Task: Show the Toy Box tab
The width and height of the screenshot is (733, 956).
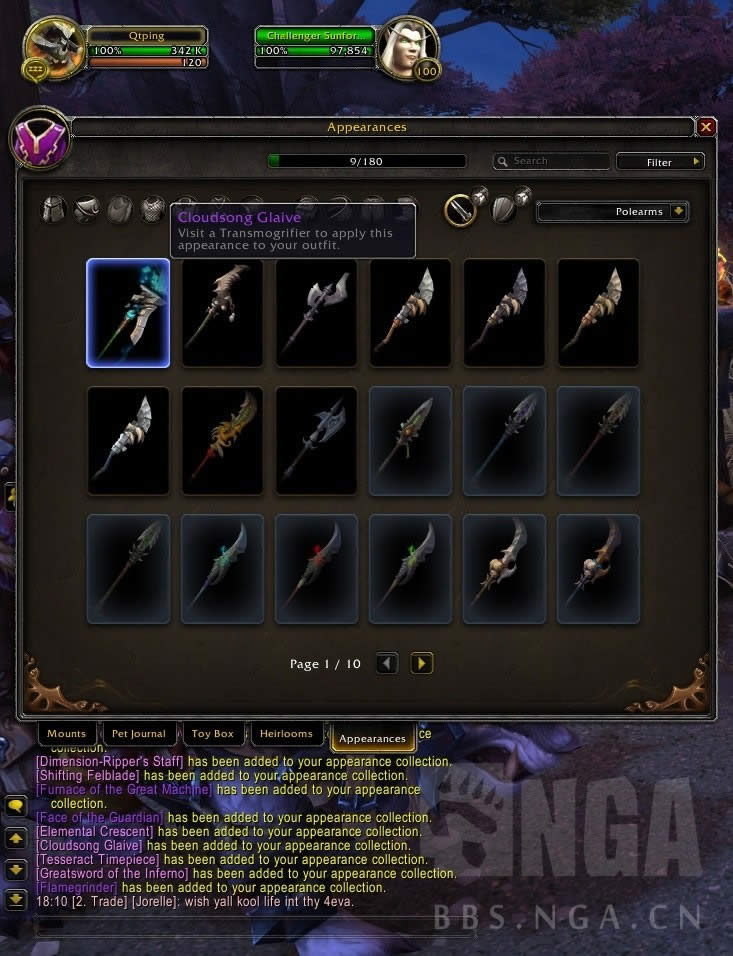Action: pos(212,734)
